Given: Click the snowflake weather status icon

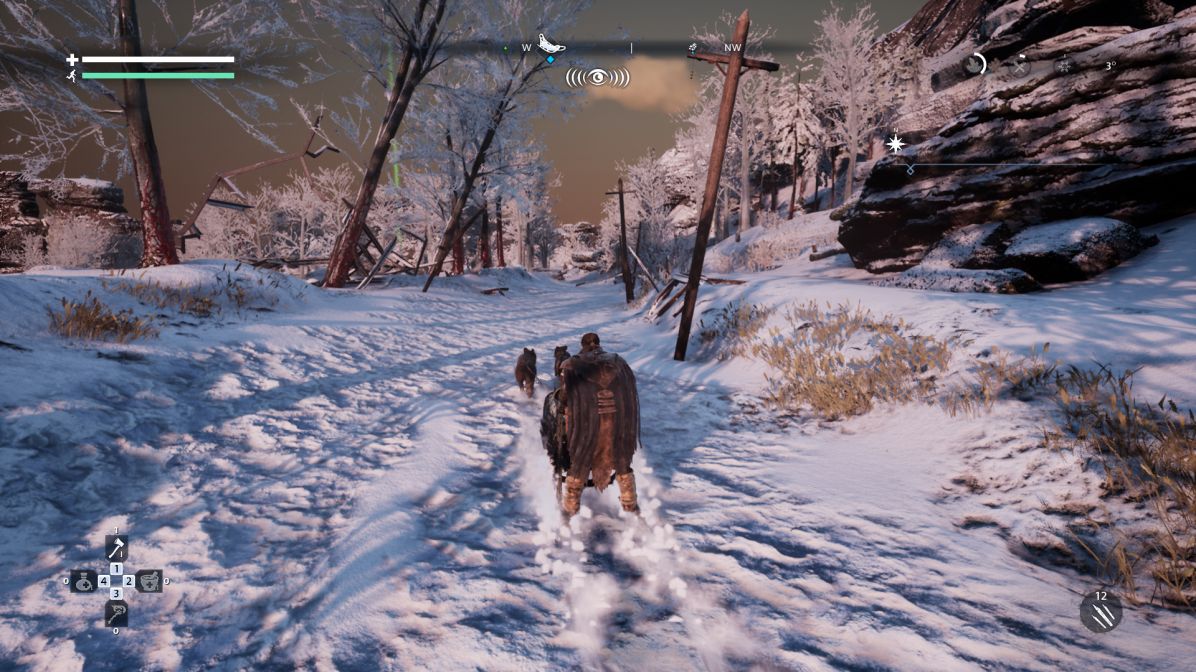Looking at the screenshot, I should point(1064,66).
